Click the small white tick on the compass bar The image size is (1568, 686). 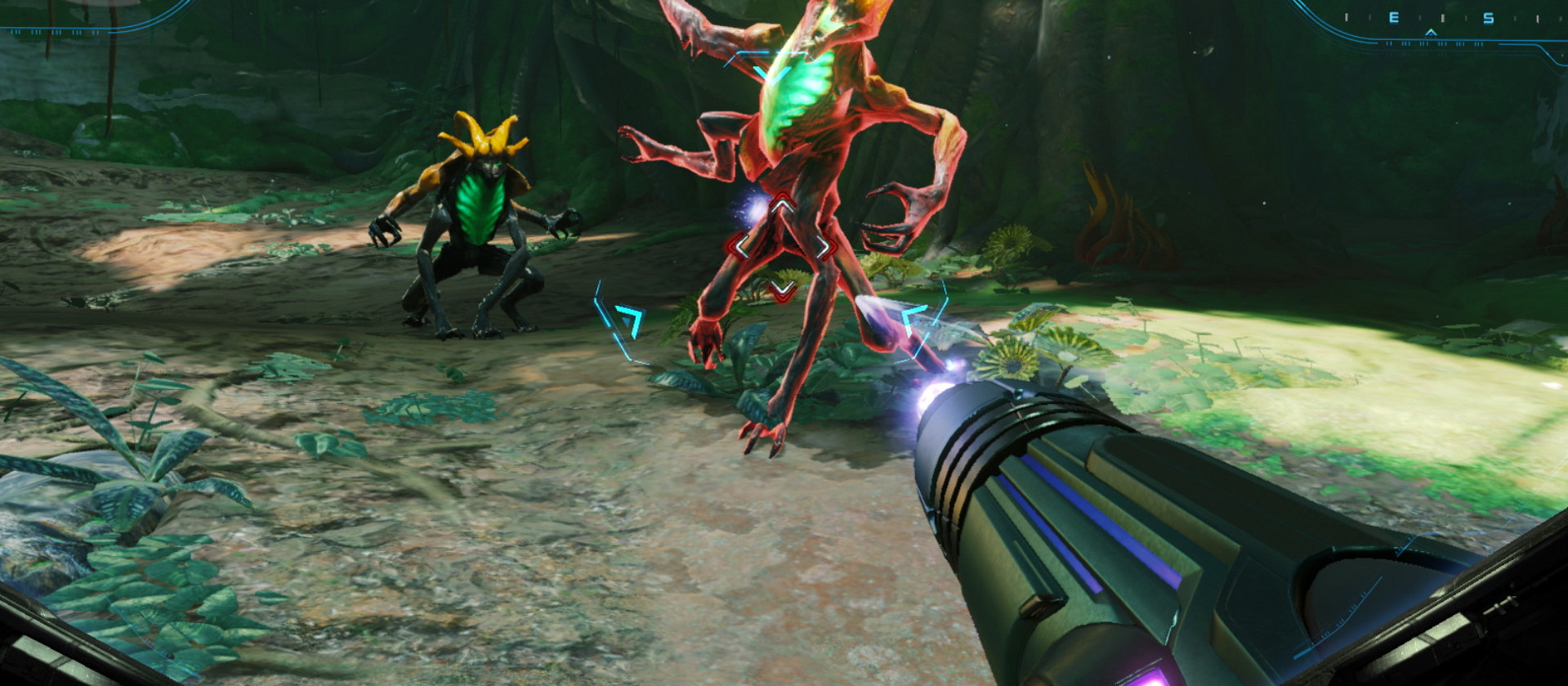(x=1443, y=18)
